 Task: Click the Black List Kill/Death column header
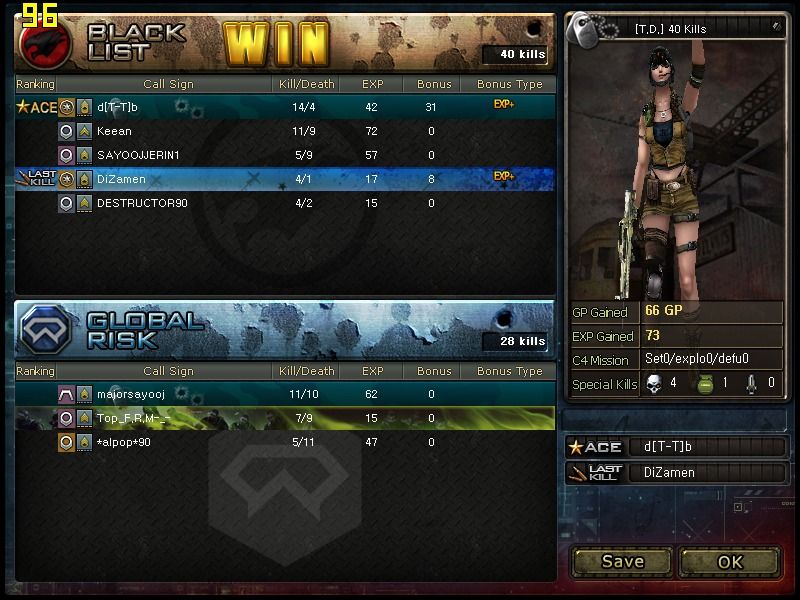coord(306,84)
